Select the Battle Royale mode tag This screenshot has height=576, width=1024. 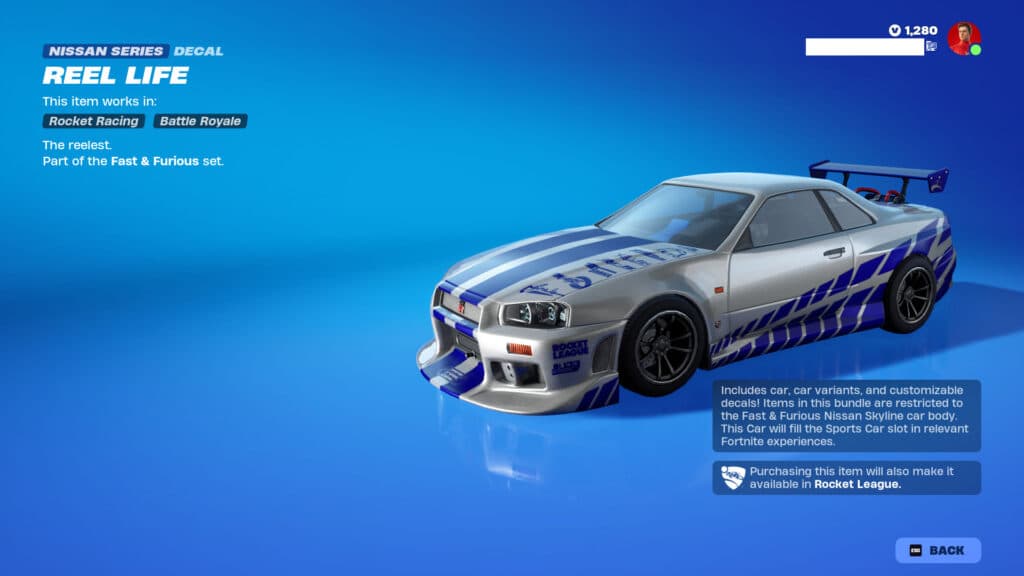coord(200,121)
